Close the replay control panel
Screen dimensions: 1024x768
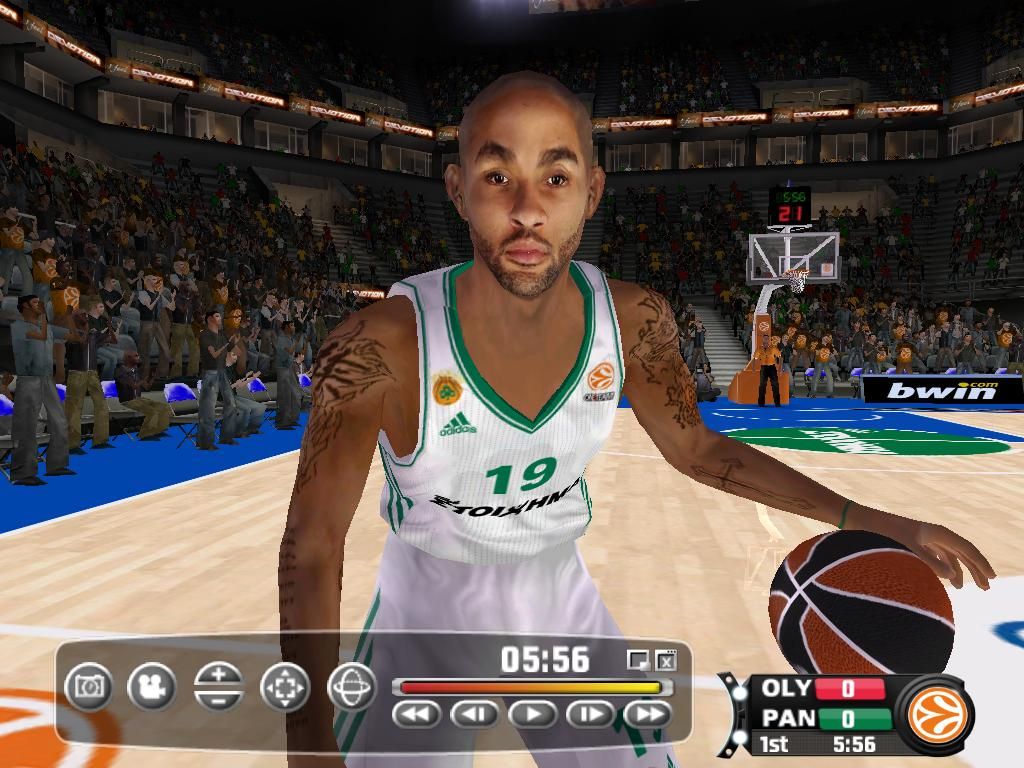click(x=666, y=660)
